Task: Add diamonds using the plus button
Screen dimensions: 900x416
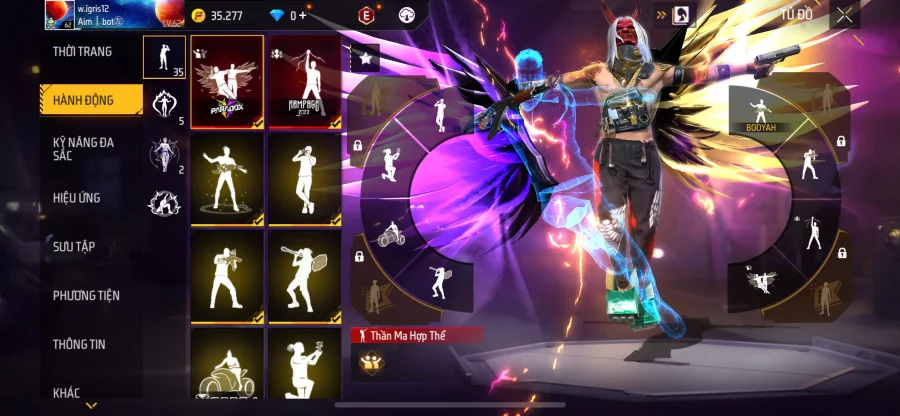Action: [303, 16]
